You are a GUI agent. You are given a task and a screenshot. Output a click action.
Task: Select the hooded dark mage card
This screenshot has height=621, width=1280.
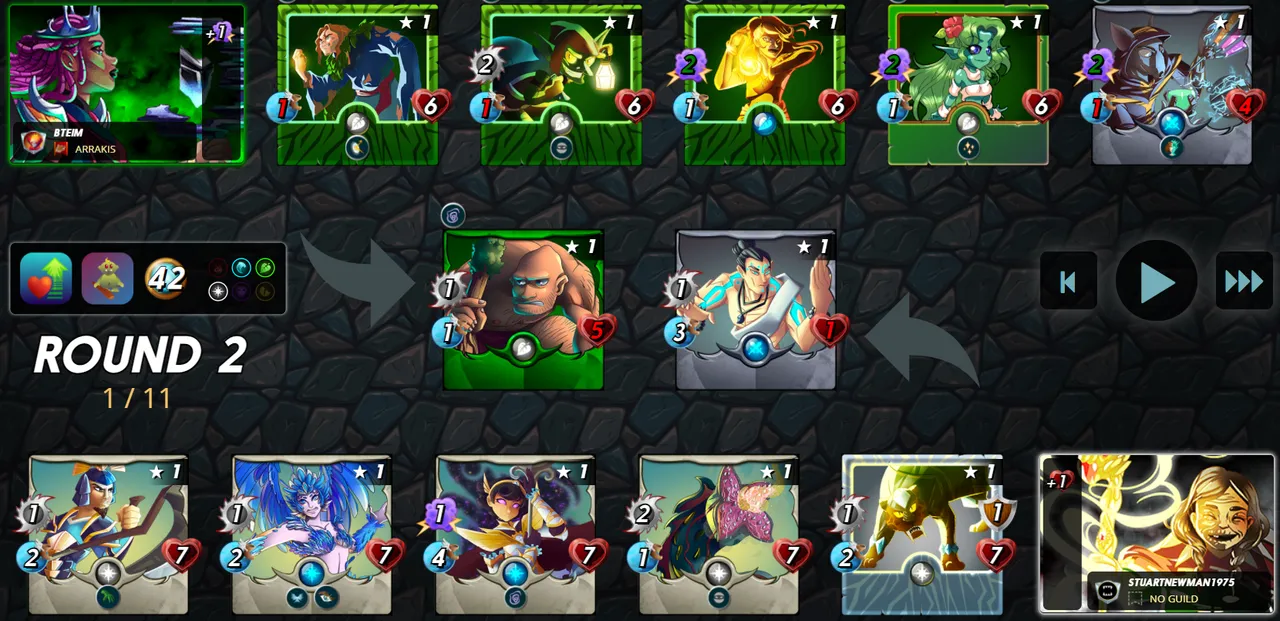1172,84
